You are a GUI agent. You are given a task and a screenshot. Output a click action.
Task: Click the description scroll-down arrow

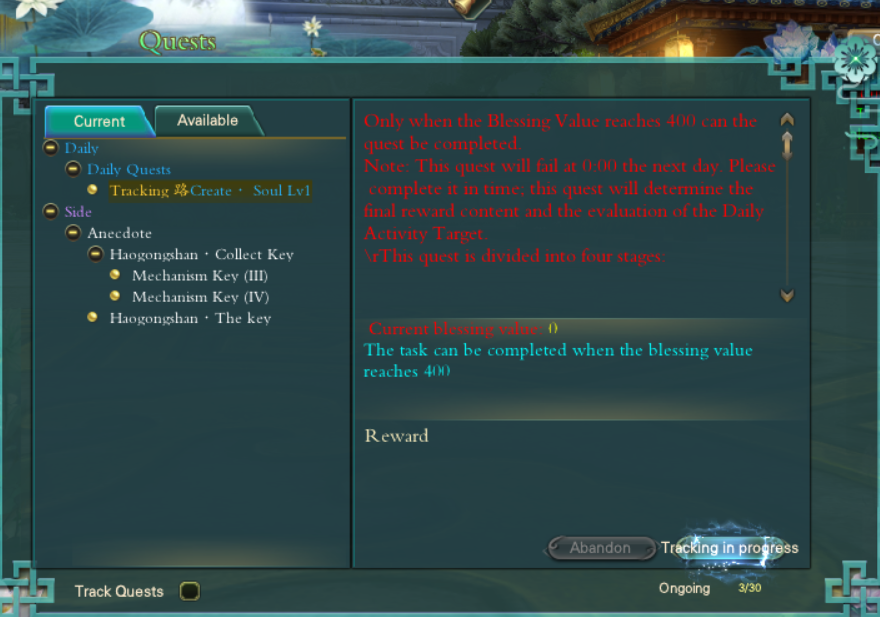[787, 295]
